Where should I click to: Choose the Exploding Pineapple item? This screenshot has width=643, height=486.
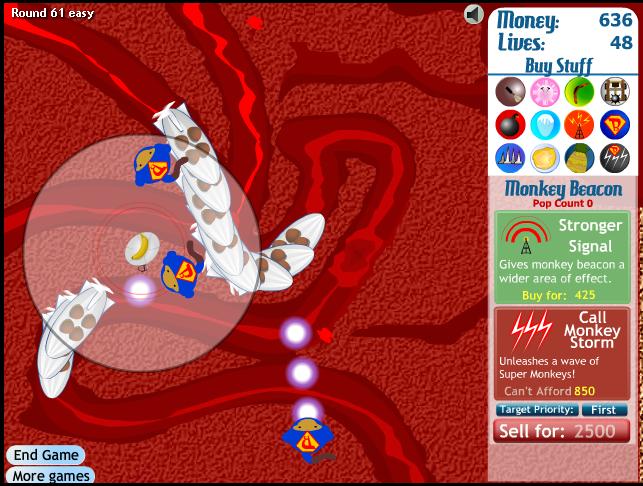tap(579, 157)
